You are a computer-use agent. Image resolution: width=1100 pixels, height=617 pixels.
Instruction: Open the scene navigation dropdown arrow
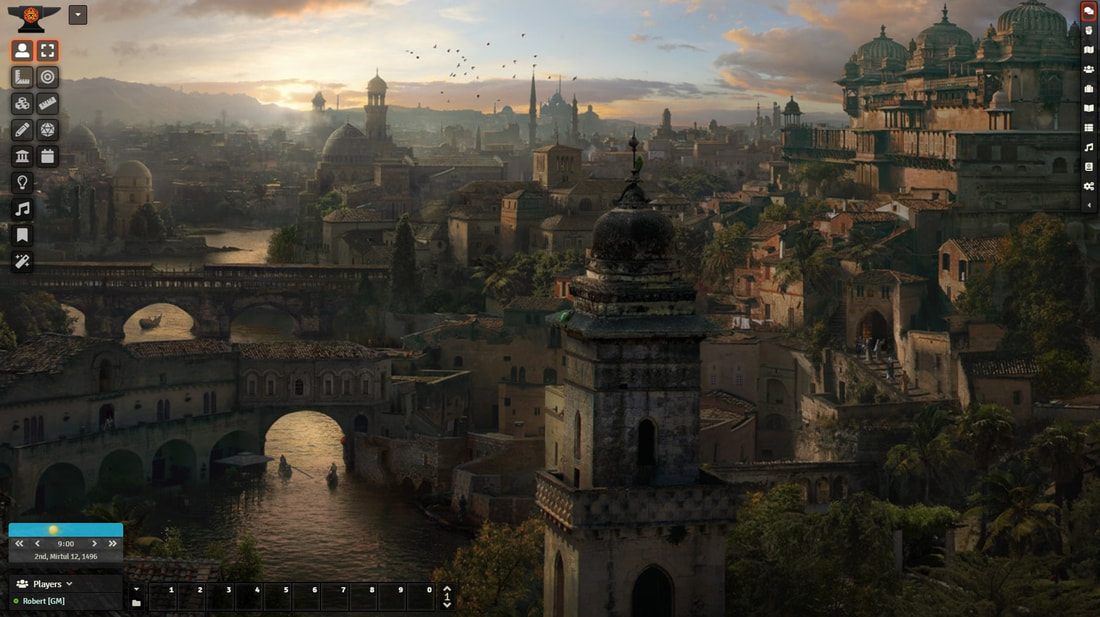point(78,15)
